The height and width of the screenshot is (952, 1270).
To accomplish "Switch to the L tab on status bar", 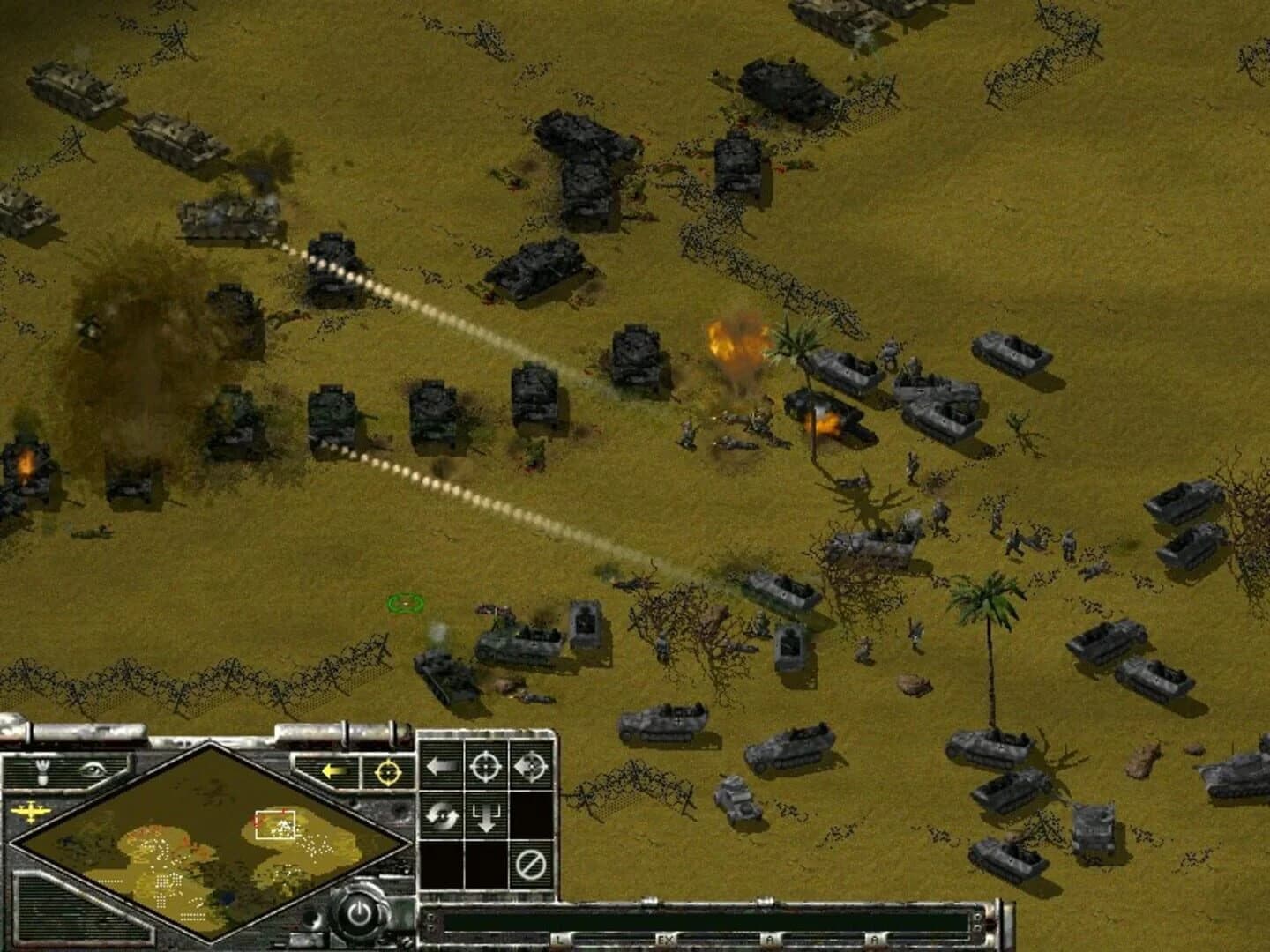I will coord(558,939).
